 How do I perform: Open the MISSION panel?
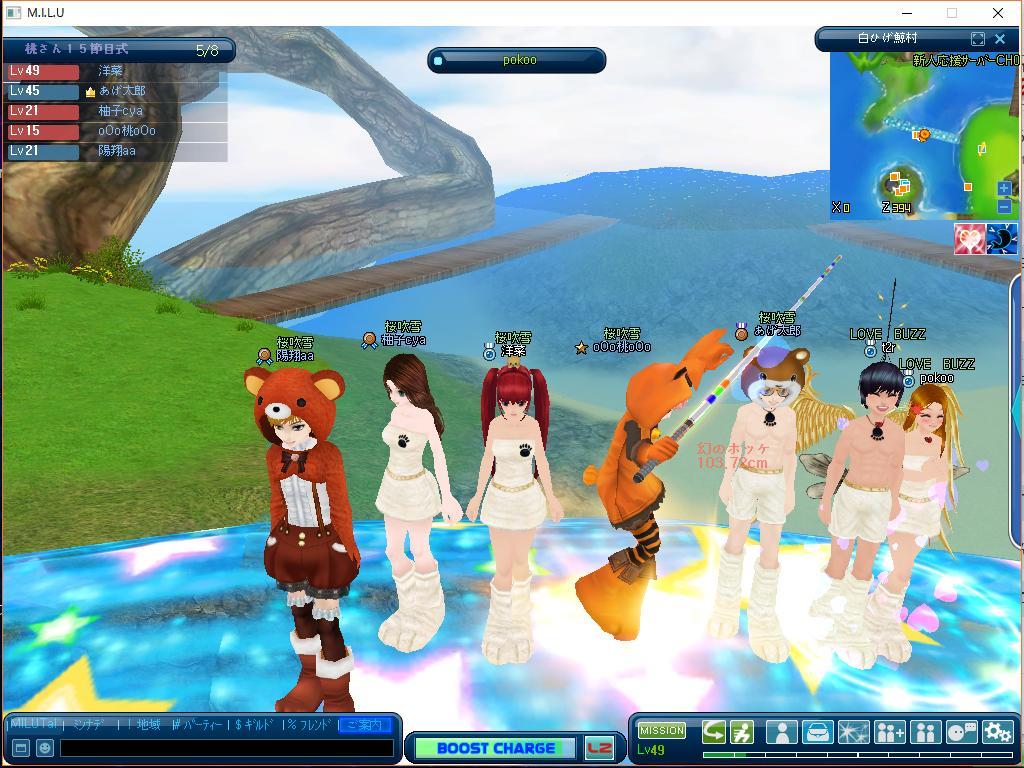(661, 730)
